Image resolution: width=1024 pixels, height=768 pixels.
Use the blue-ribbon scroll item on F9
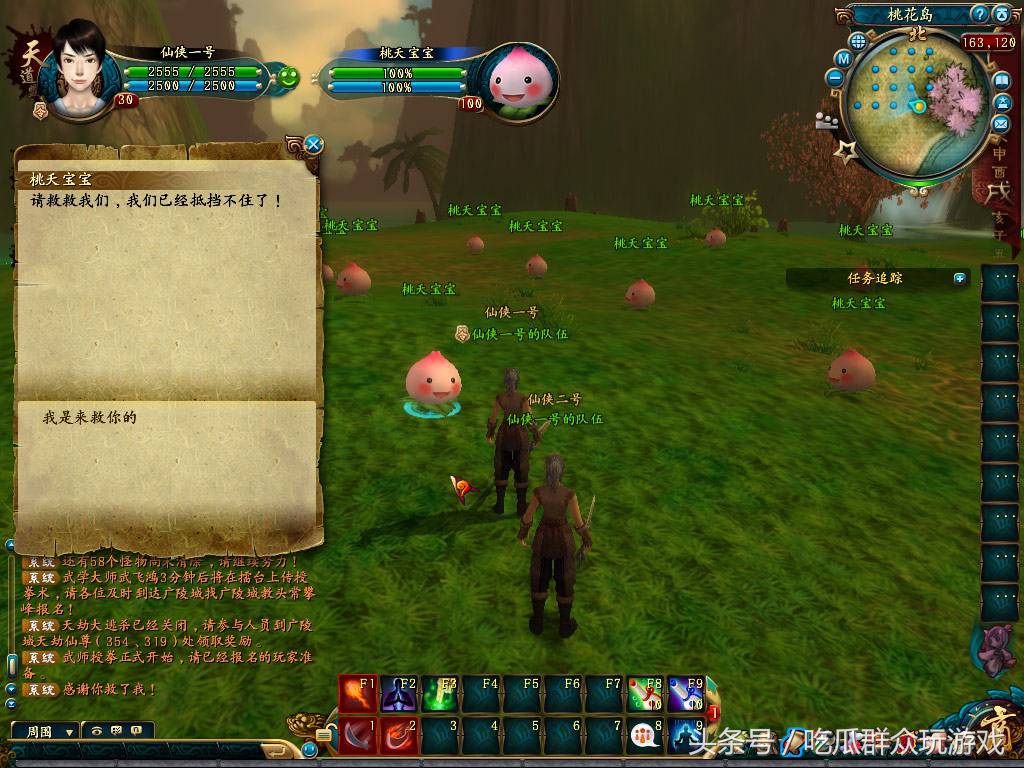click(x=686, y=693)
